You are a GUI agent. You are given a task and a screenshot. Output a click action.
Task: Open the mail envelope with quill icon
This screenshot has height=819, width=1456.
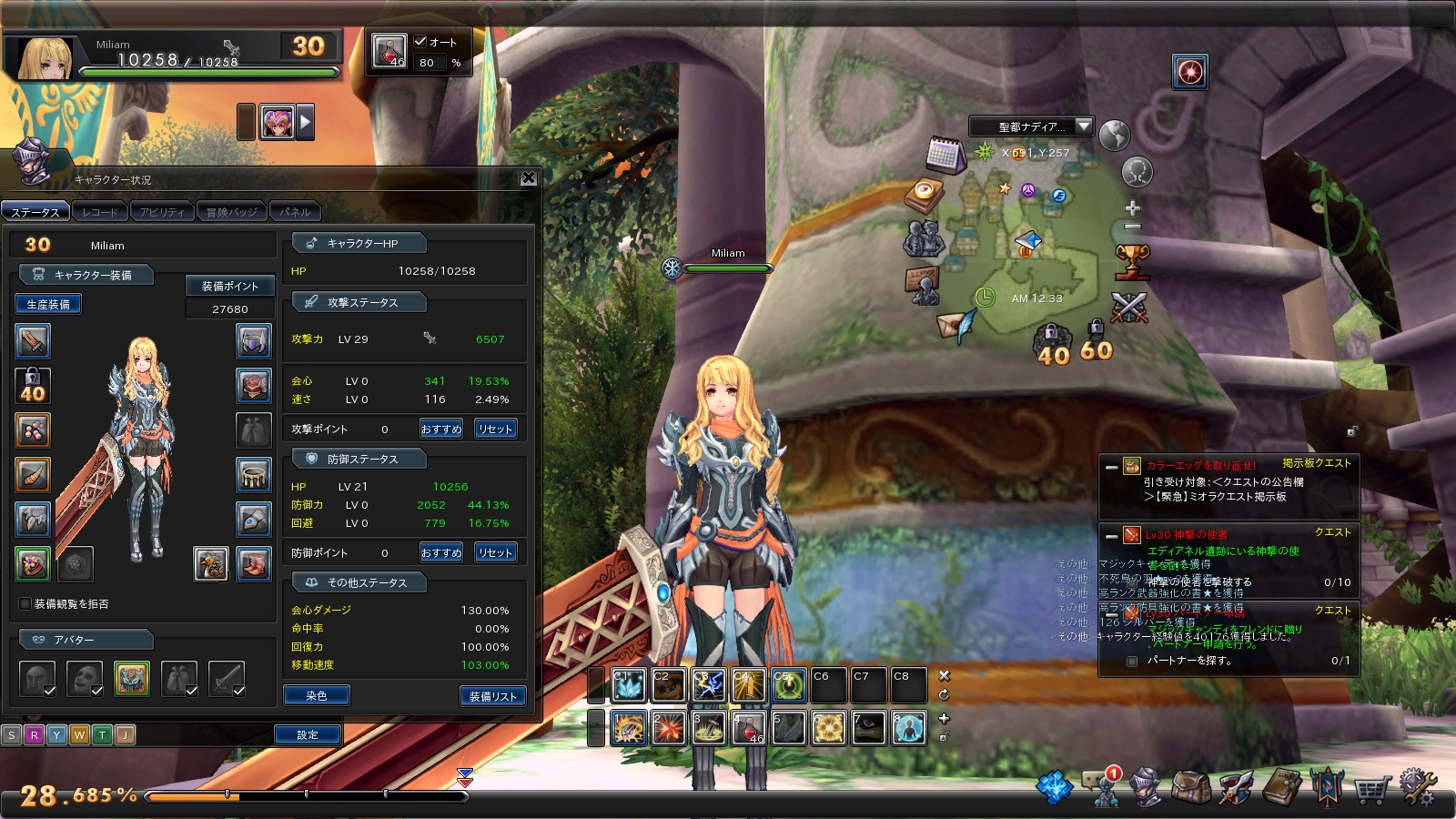pyautogui.click(x=955, y=324)
